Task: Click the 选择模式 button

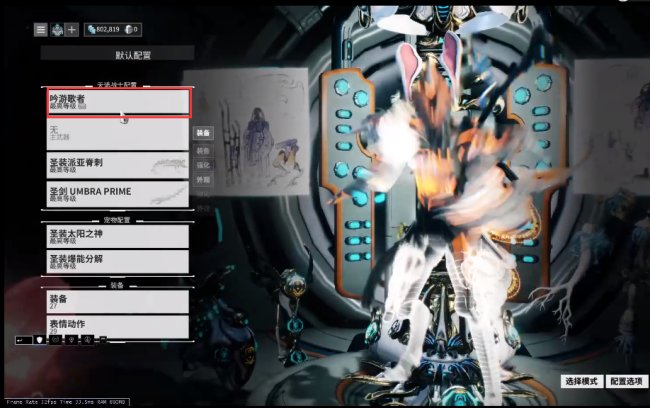Action: 581,382
